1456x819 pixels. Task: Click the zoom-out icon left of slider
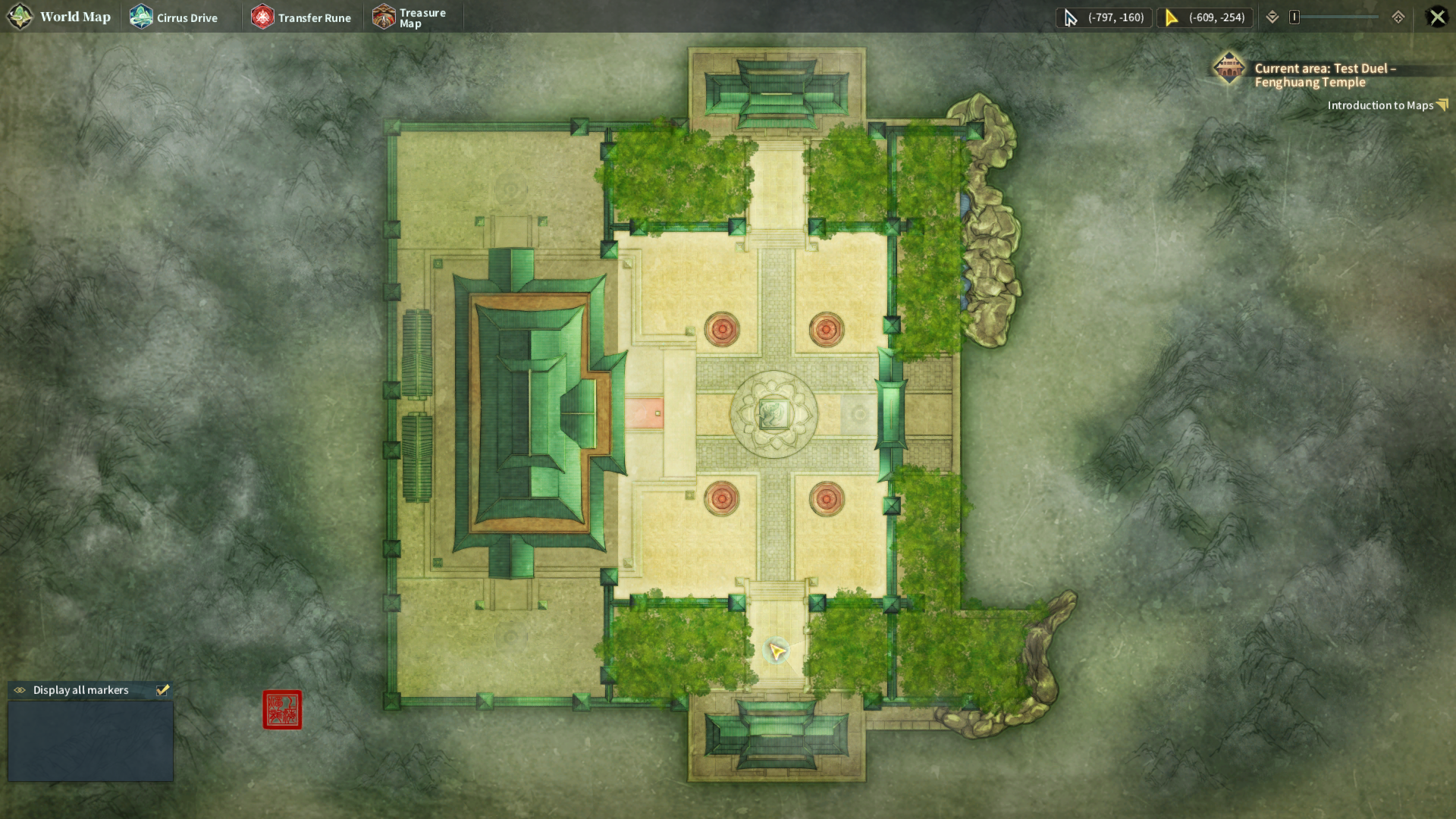1272,17
